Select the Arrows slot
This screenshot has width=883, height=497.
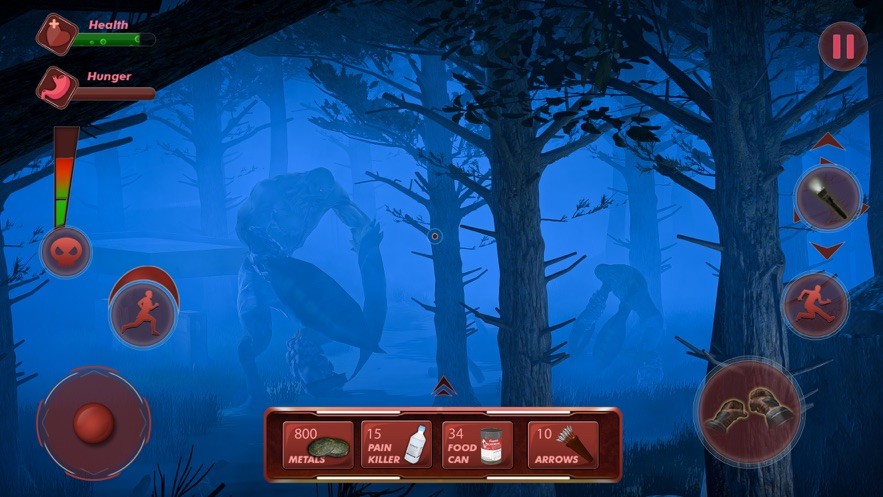click(563, 445)
